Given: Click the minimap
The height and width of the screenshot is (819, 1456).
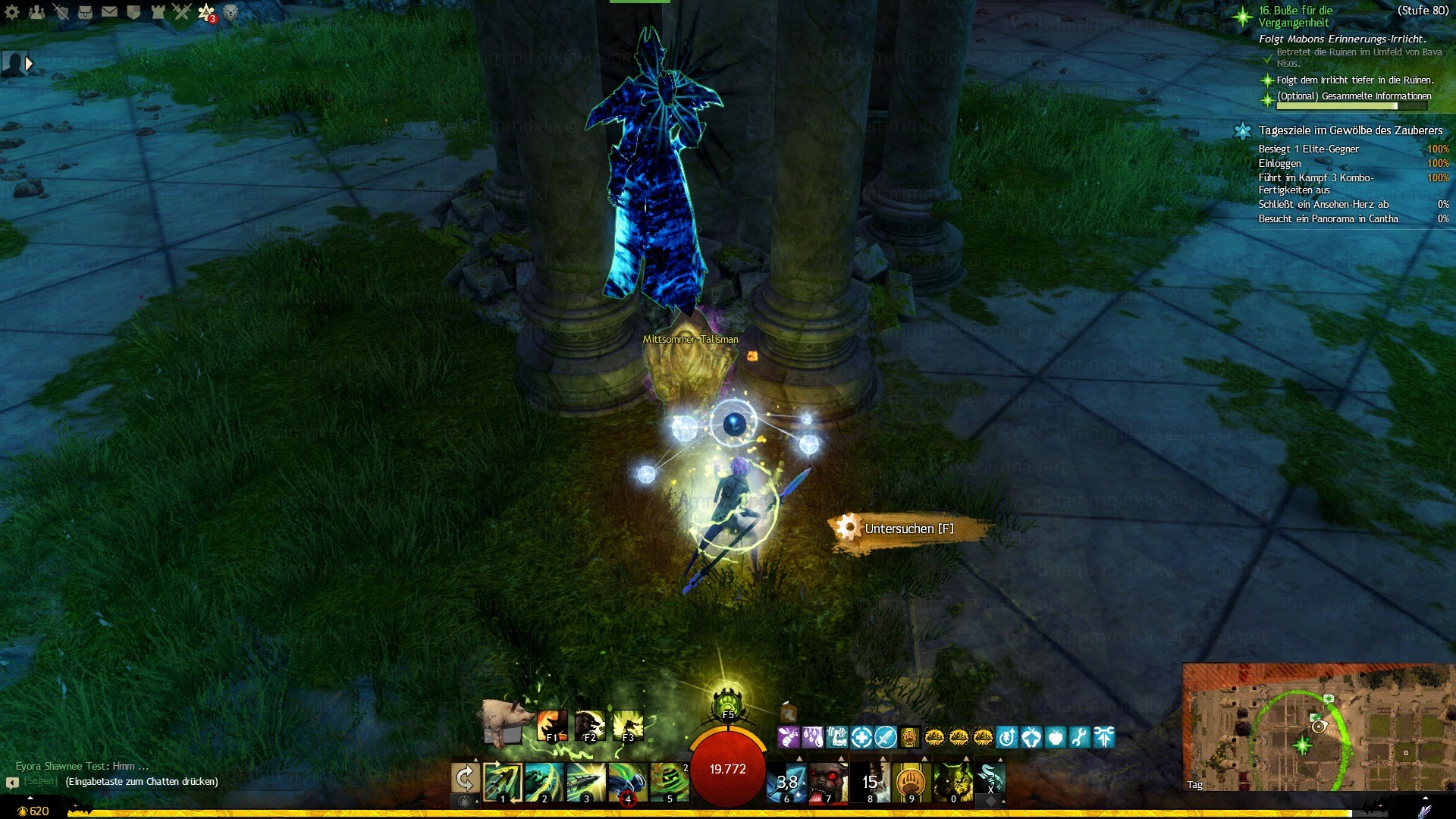Looking at the screenshot, I should (x=1317, y=728).
